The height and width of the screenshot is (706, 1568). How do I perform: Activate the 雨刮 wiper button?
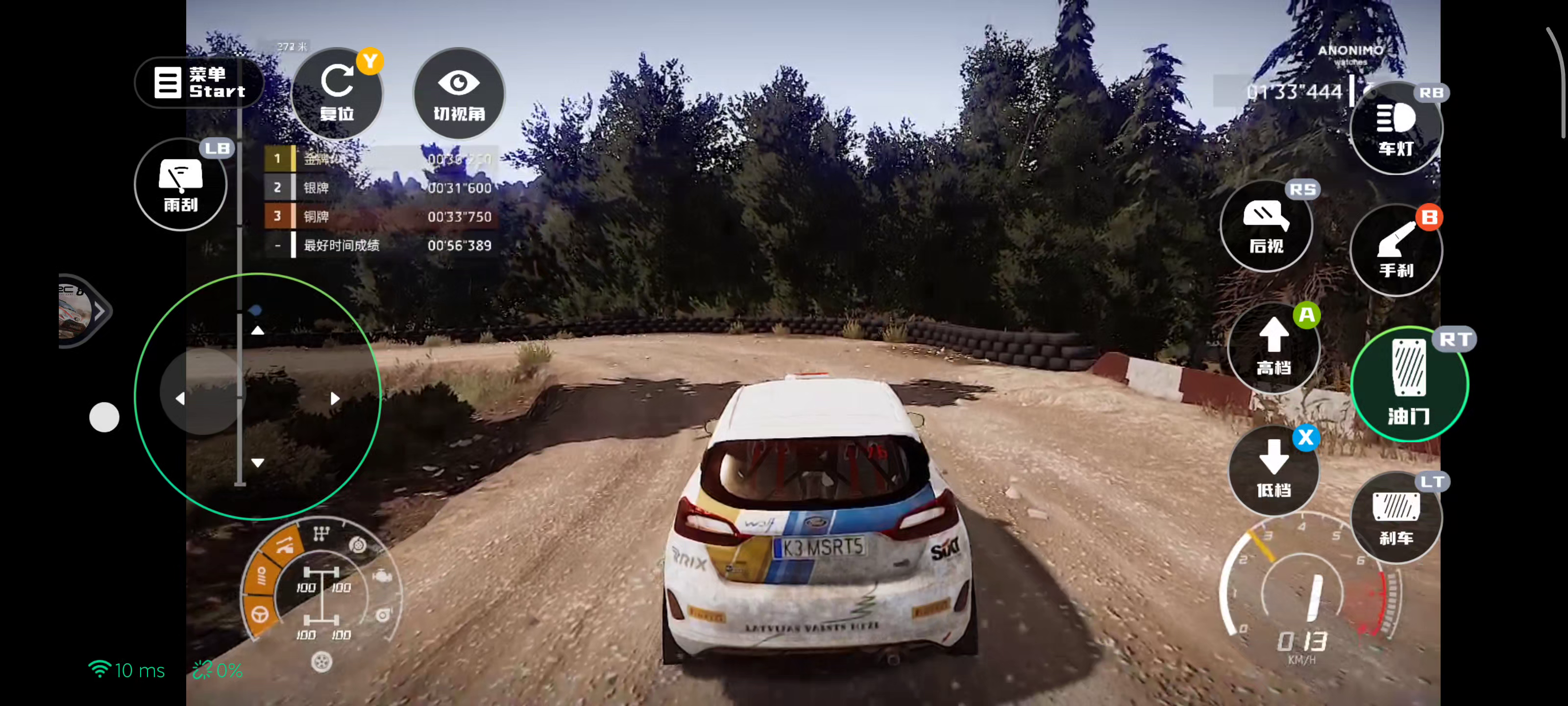tap(180, 184)
